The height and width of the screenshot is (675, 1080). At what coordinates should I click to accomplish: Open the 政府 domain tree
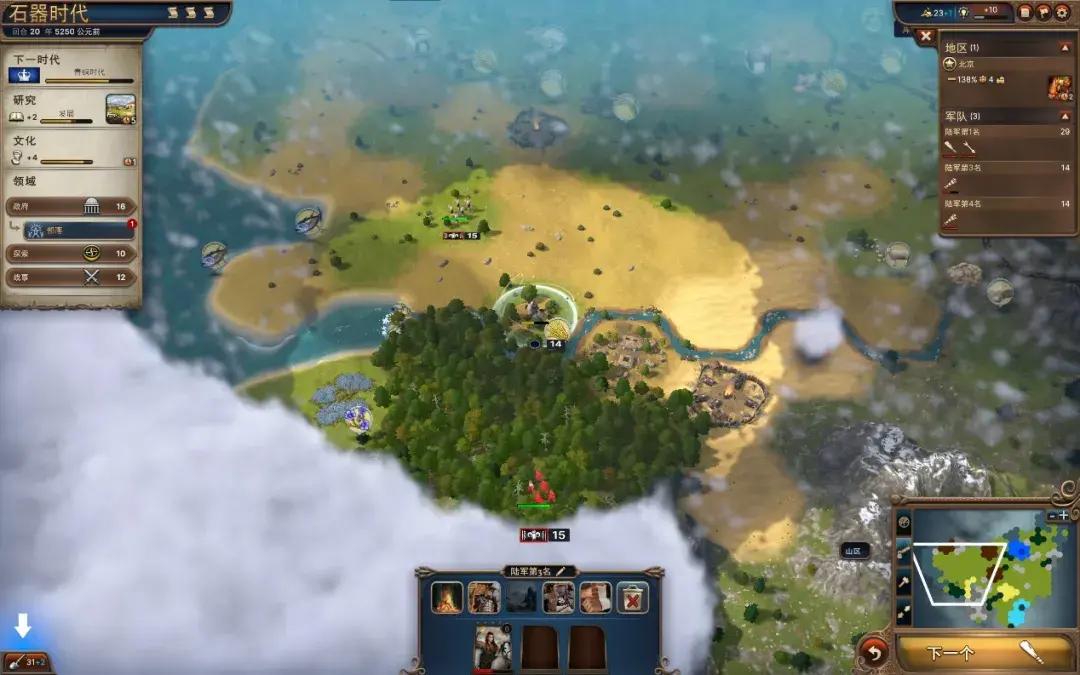point(72,206)
